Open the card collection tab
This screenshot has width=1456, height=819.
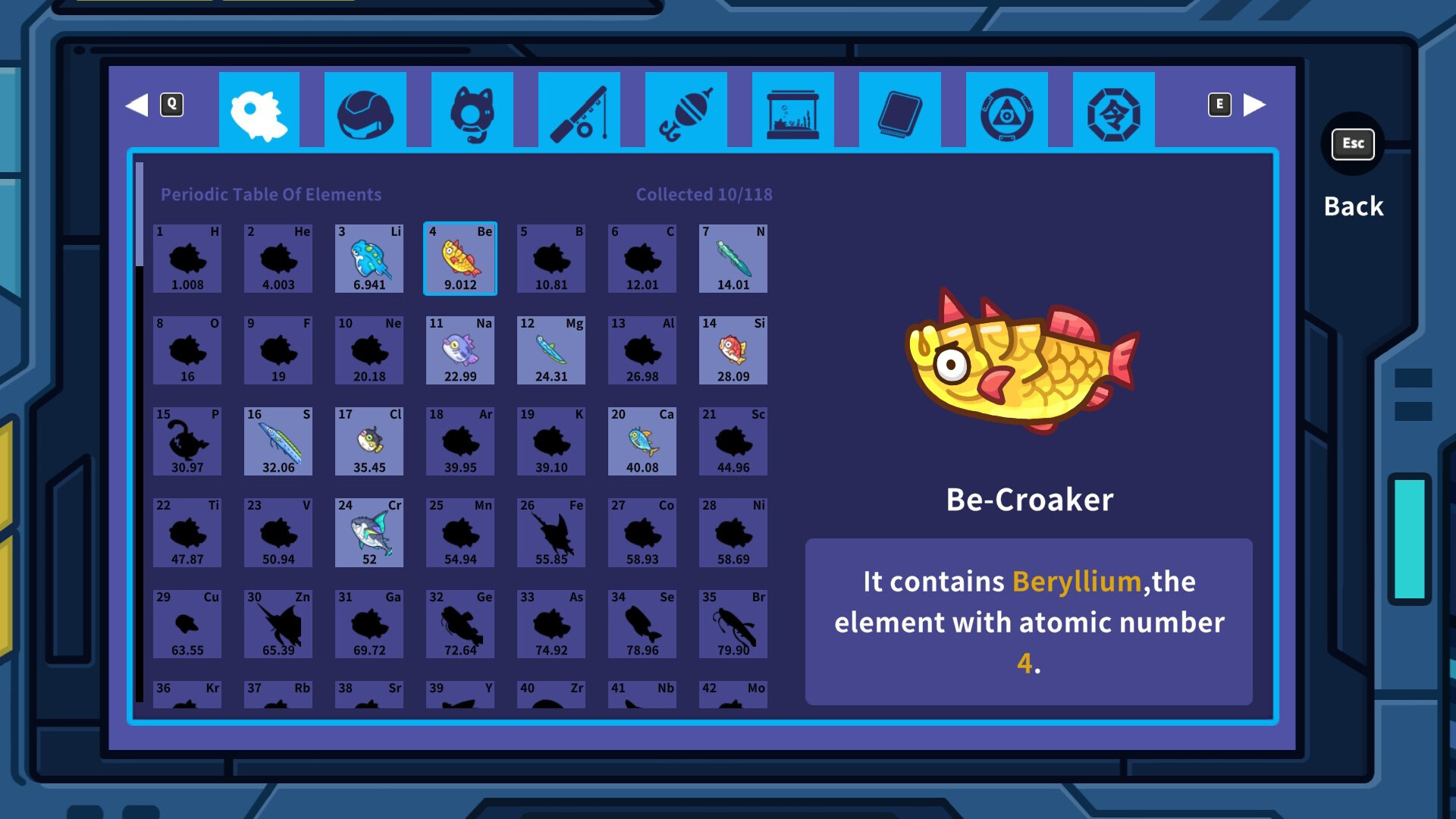pyautogui.click(x=900, y=109)
